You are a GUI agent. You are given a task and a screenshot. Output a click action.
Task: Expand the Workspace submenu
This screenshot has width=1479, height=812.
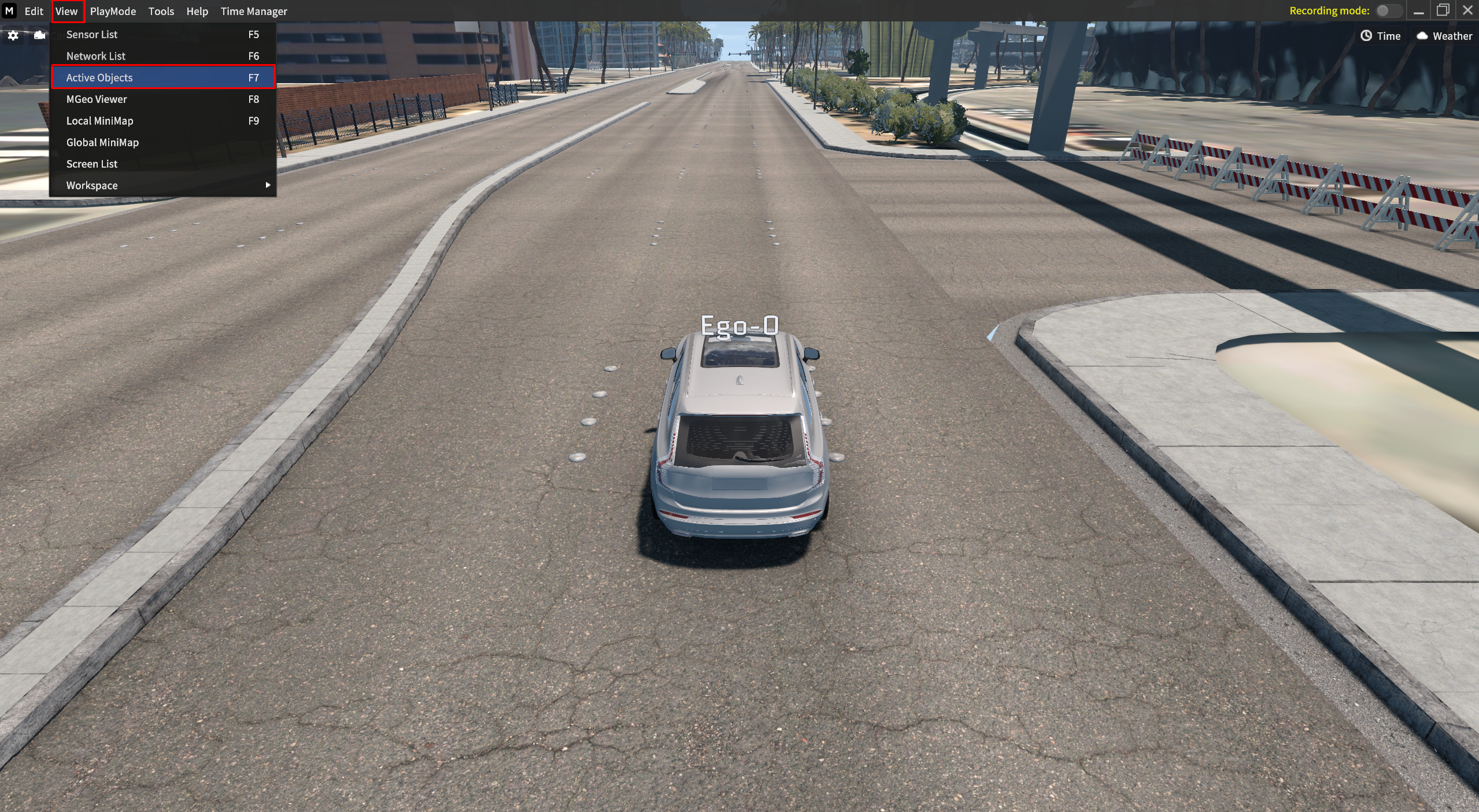(x=92, y=186)
